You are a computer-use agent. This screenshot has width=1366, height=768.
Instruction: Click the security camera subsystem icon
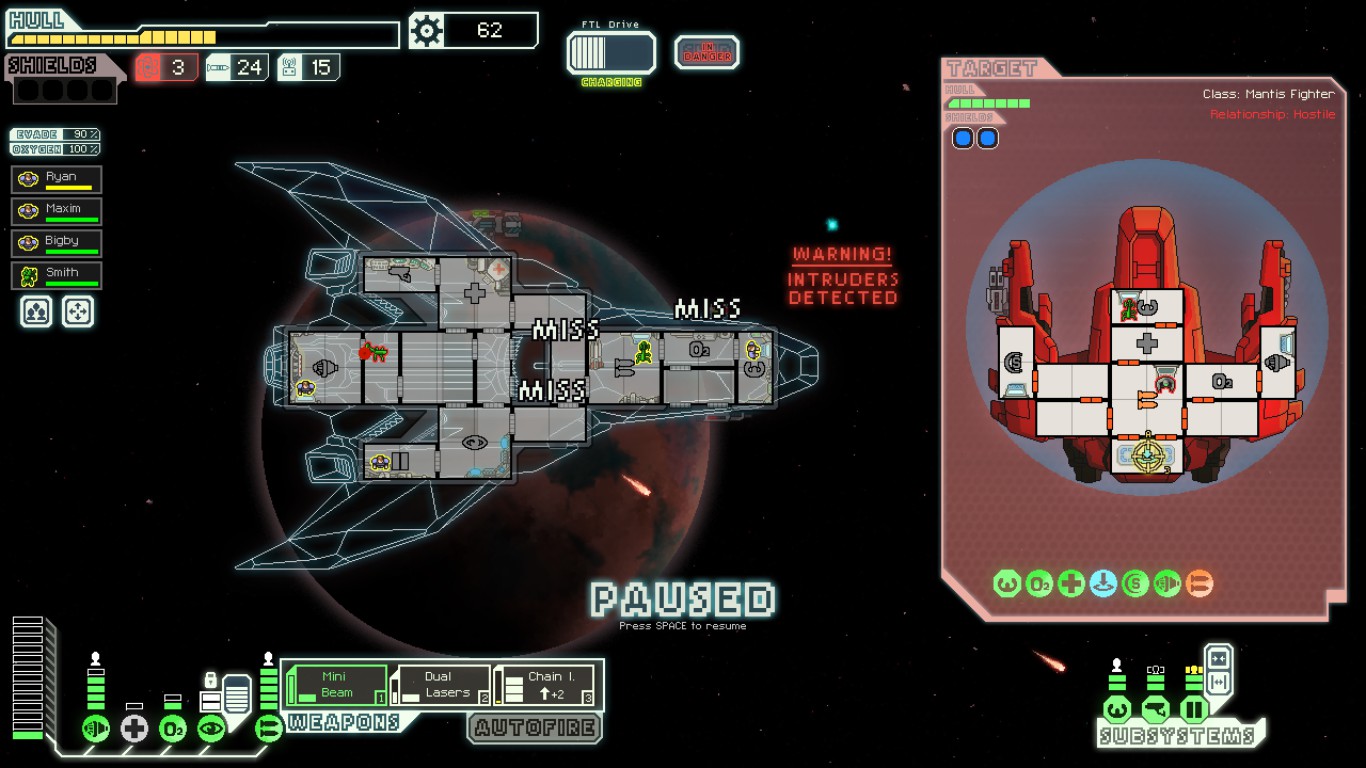(1155, 710)
